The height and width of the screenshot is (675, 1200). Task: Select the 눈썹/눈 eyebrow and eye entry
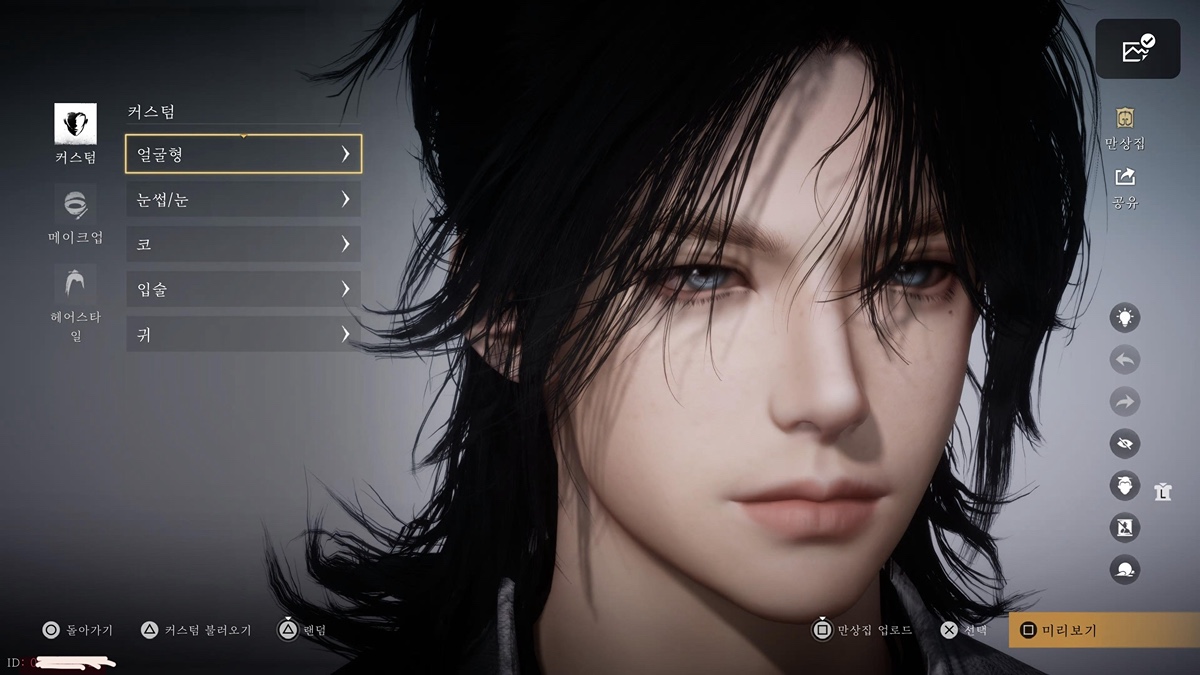tap(243, 199)
